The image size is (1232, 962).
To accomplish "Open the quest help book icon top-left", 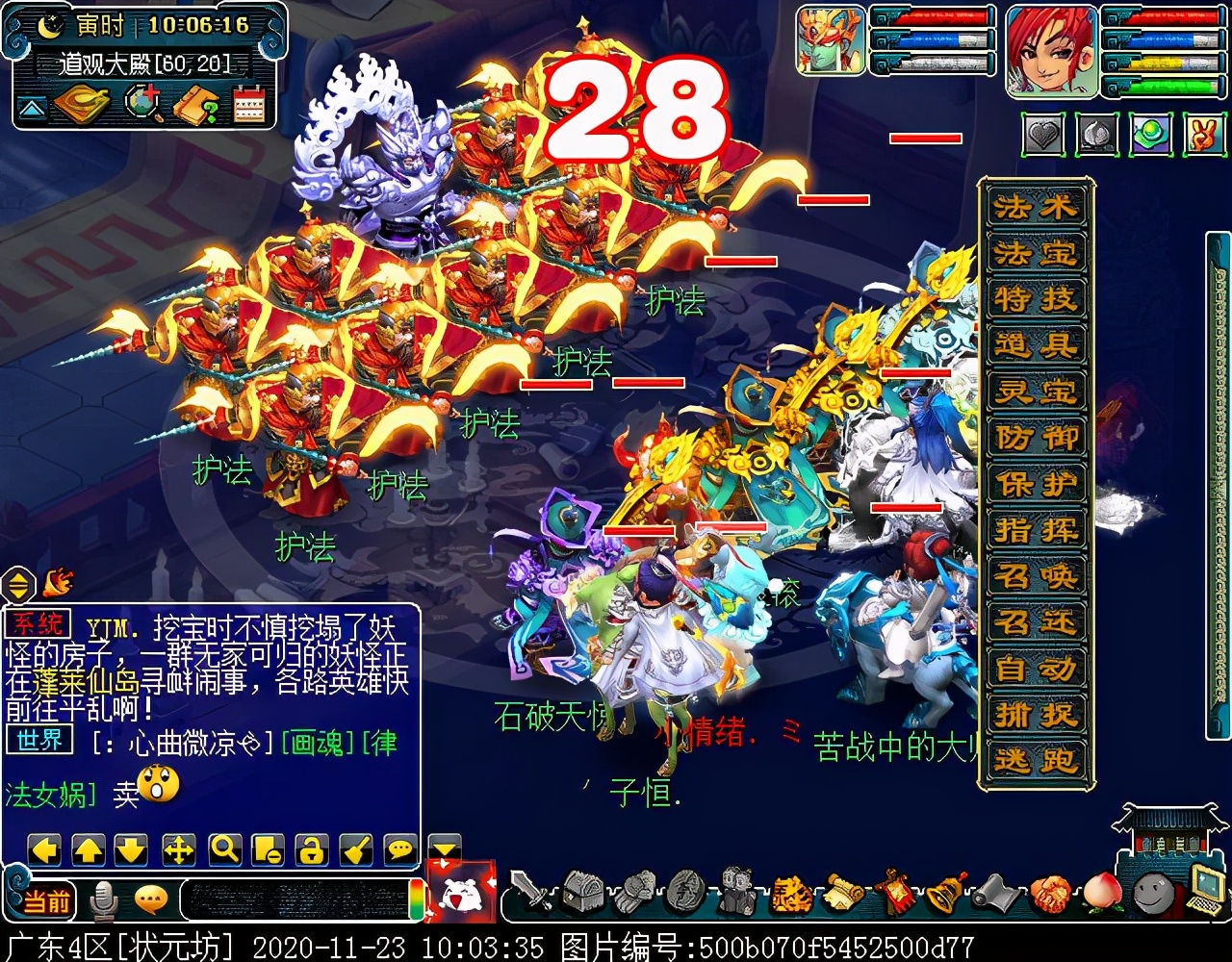I will click(x=199, y=106).
